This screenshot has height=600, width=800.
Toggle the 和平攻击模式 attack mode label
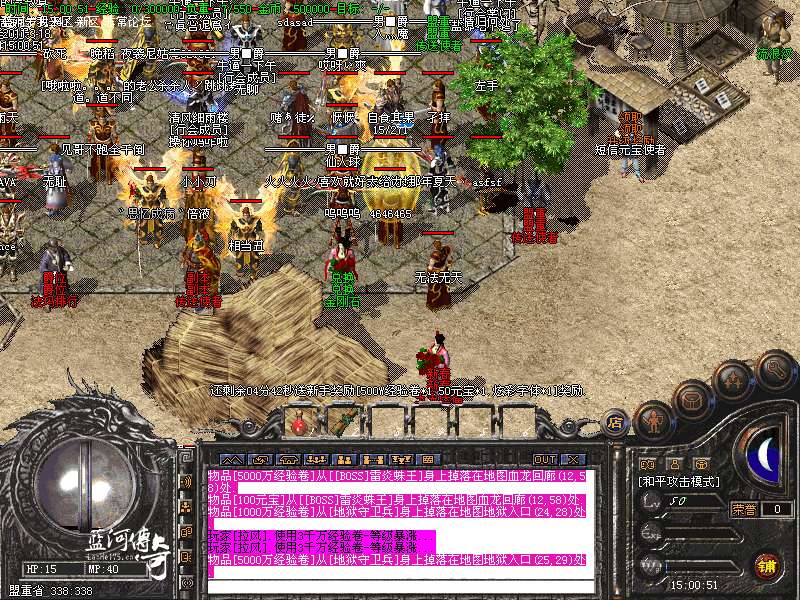click(680, 481)
